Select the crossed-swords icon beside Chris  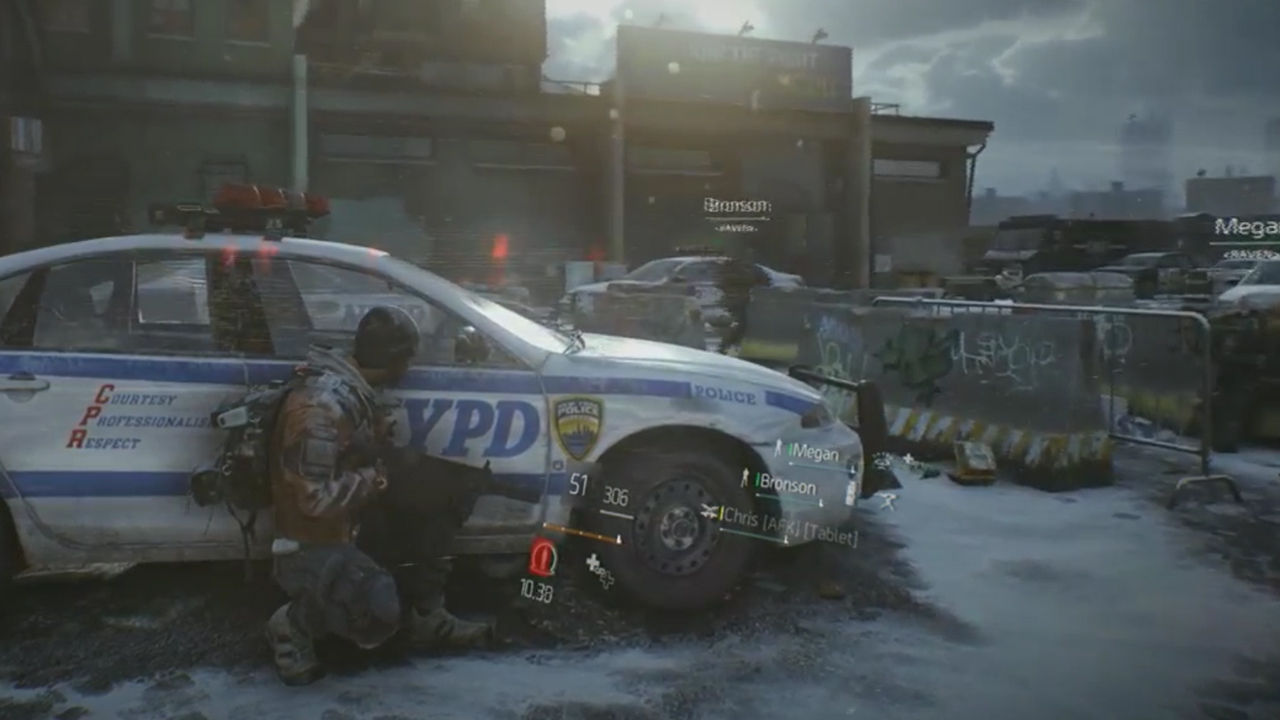[709, 510]
